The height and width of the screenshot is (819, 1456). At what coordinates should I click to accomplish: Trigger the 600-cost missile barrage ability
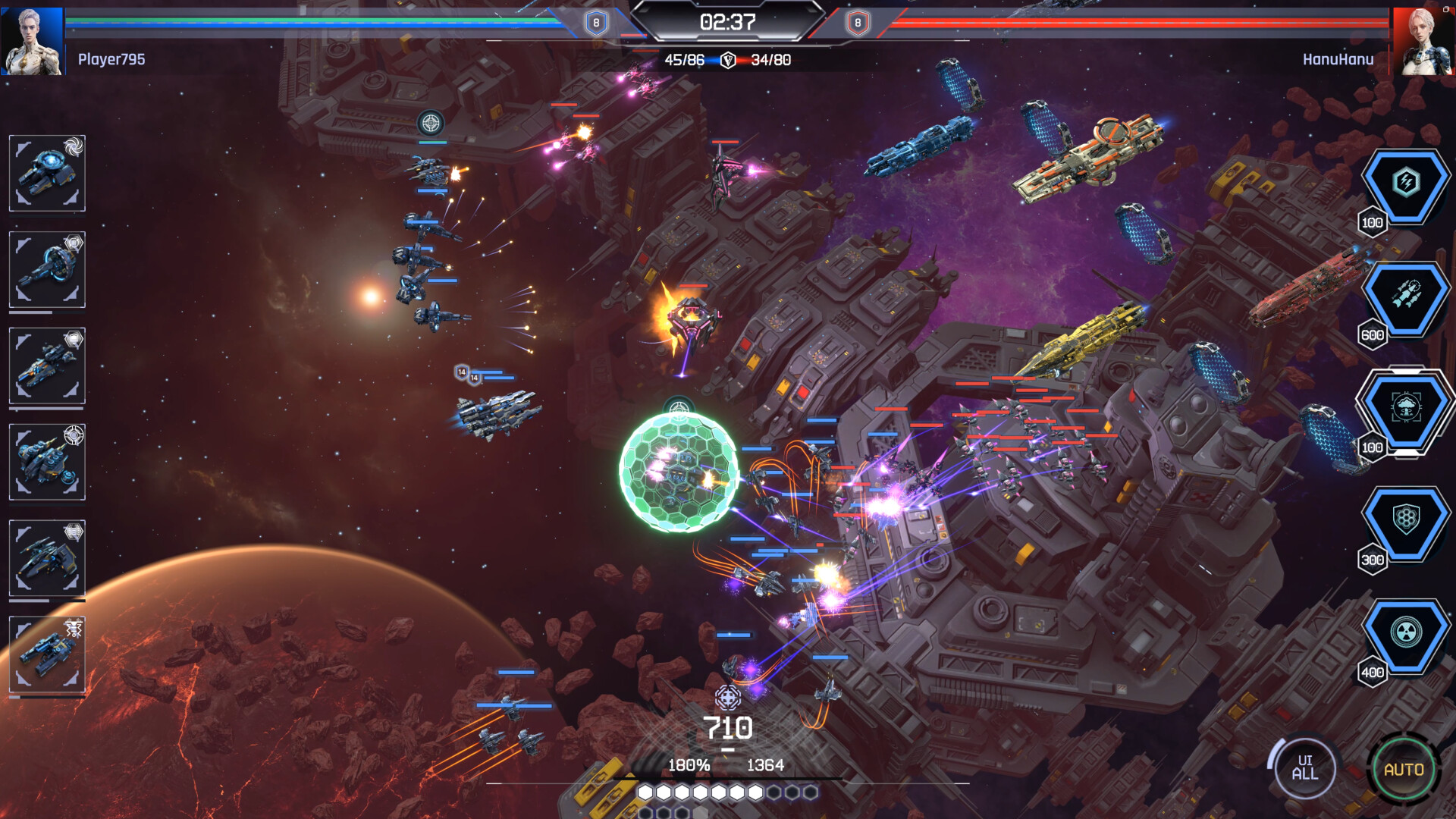point(1407,297)
